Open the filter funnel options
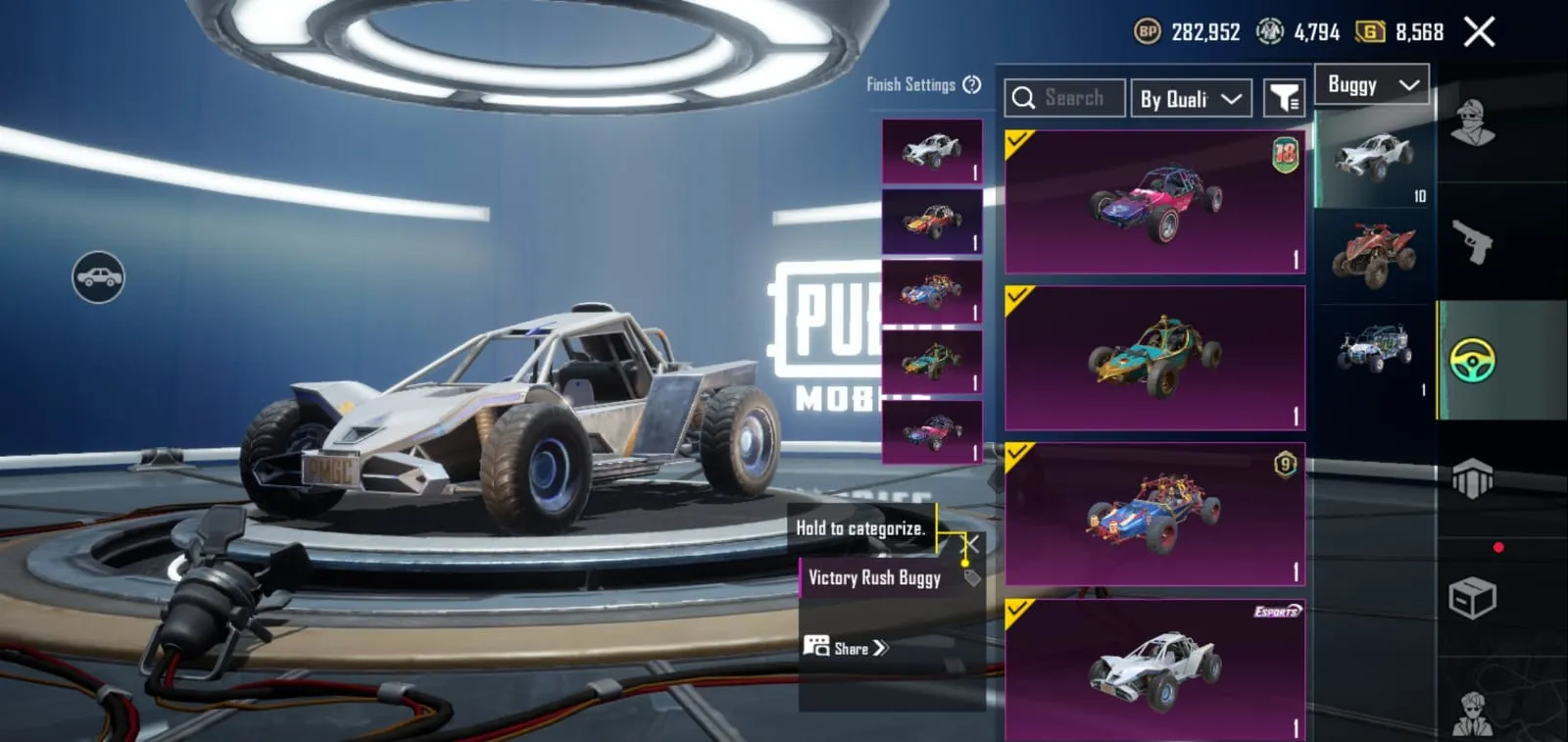This screenshot has height=742, width=1568. coord(1286,97)
